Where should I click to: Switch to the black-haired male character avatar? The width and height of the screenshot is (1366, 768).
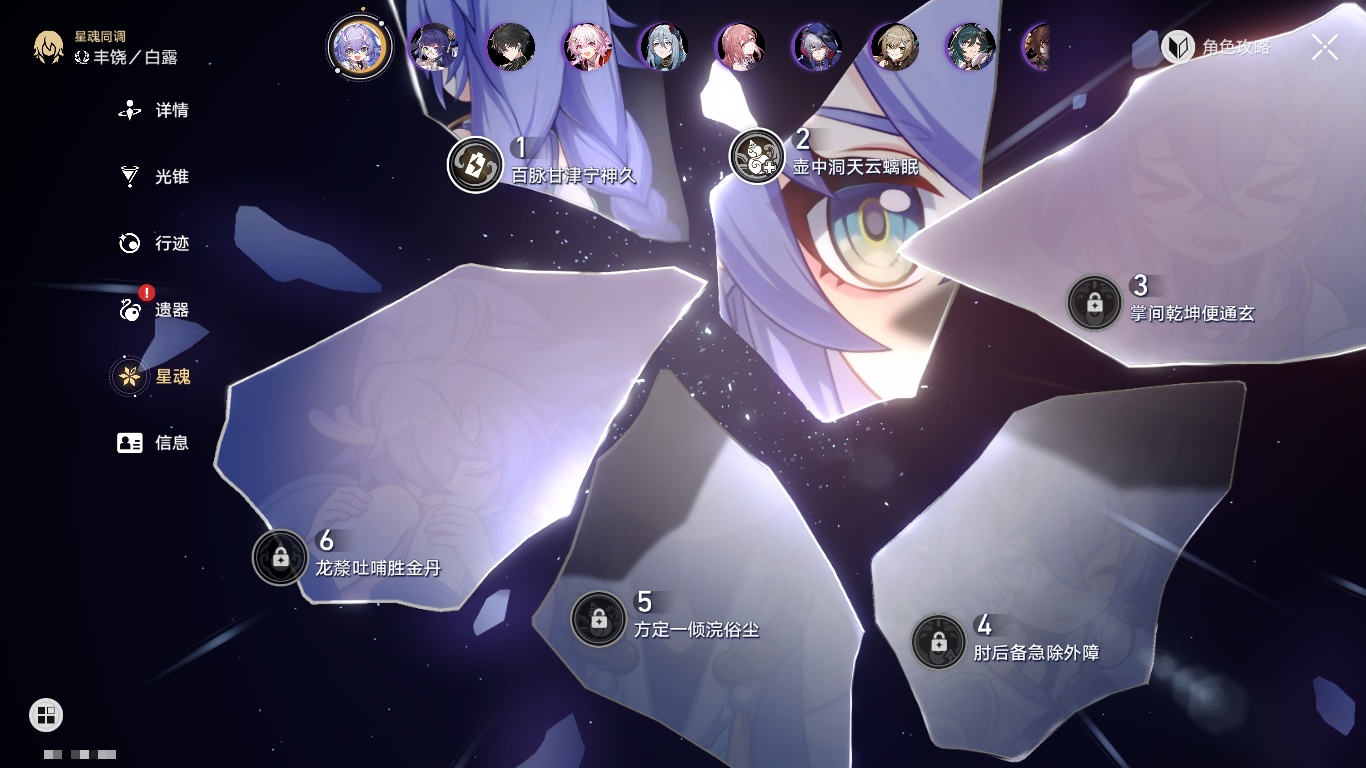pyautogui.click(x=511, y=47)
